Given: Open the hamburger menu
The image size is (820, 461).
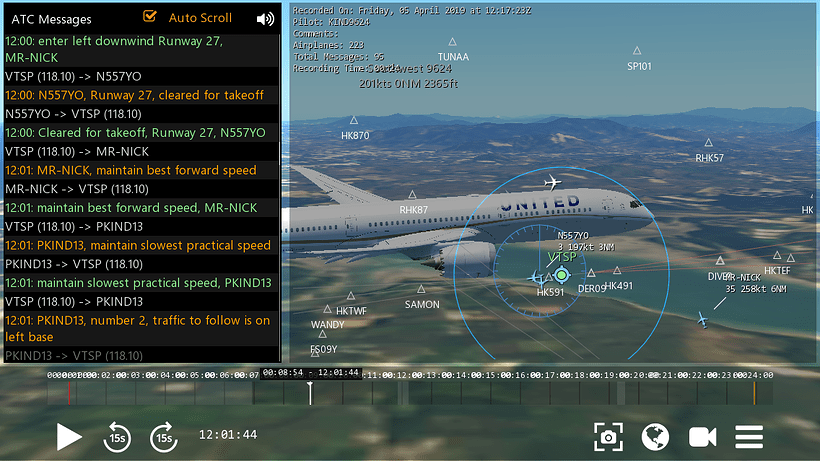Looking at the screenshot, I should pyautogui.click(x=750, y=436).
